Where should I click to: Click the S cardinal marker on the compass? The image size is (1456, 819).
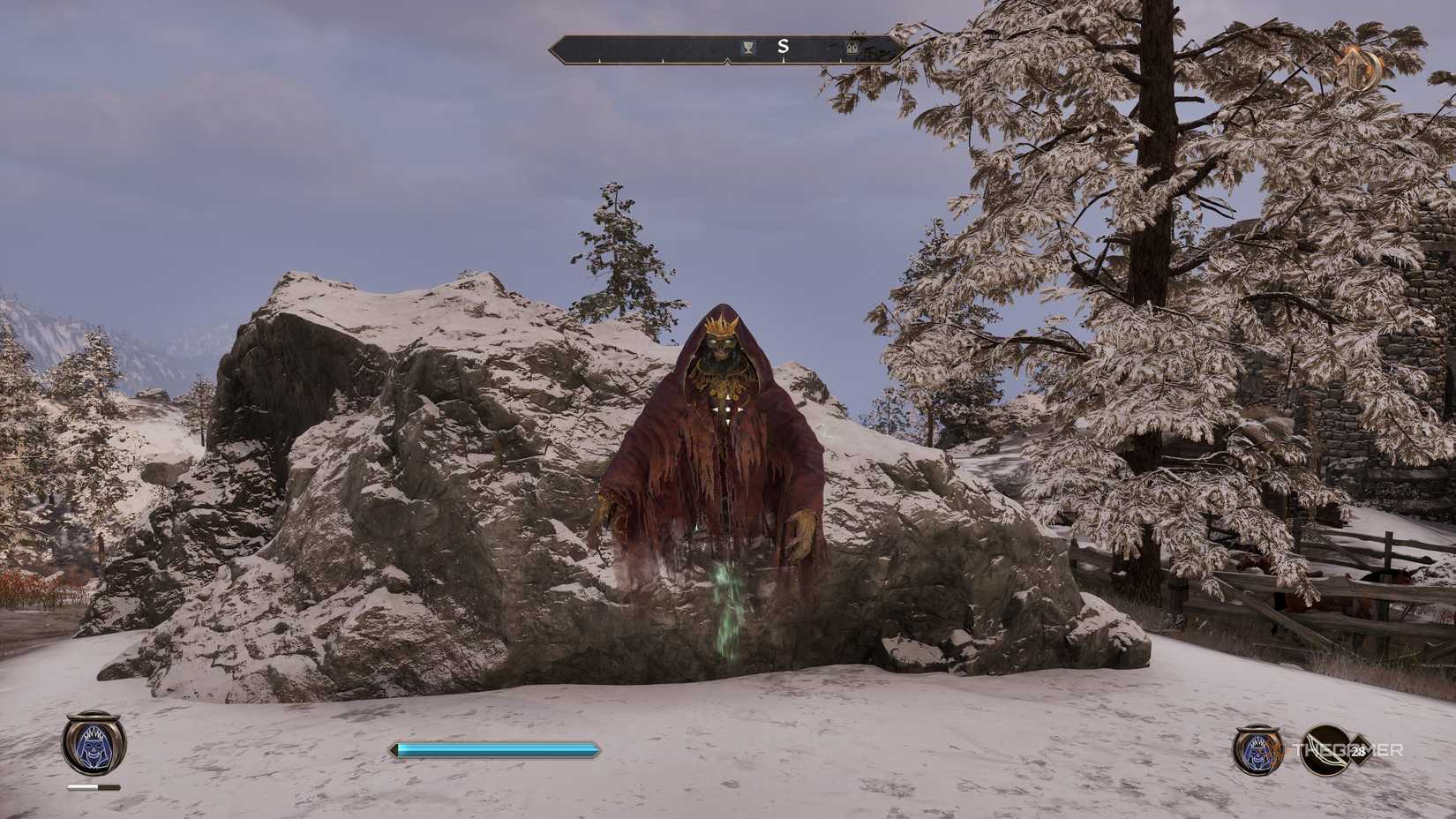tap(783, 47)
